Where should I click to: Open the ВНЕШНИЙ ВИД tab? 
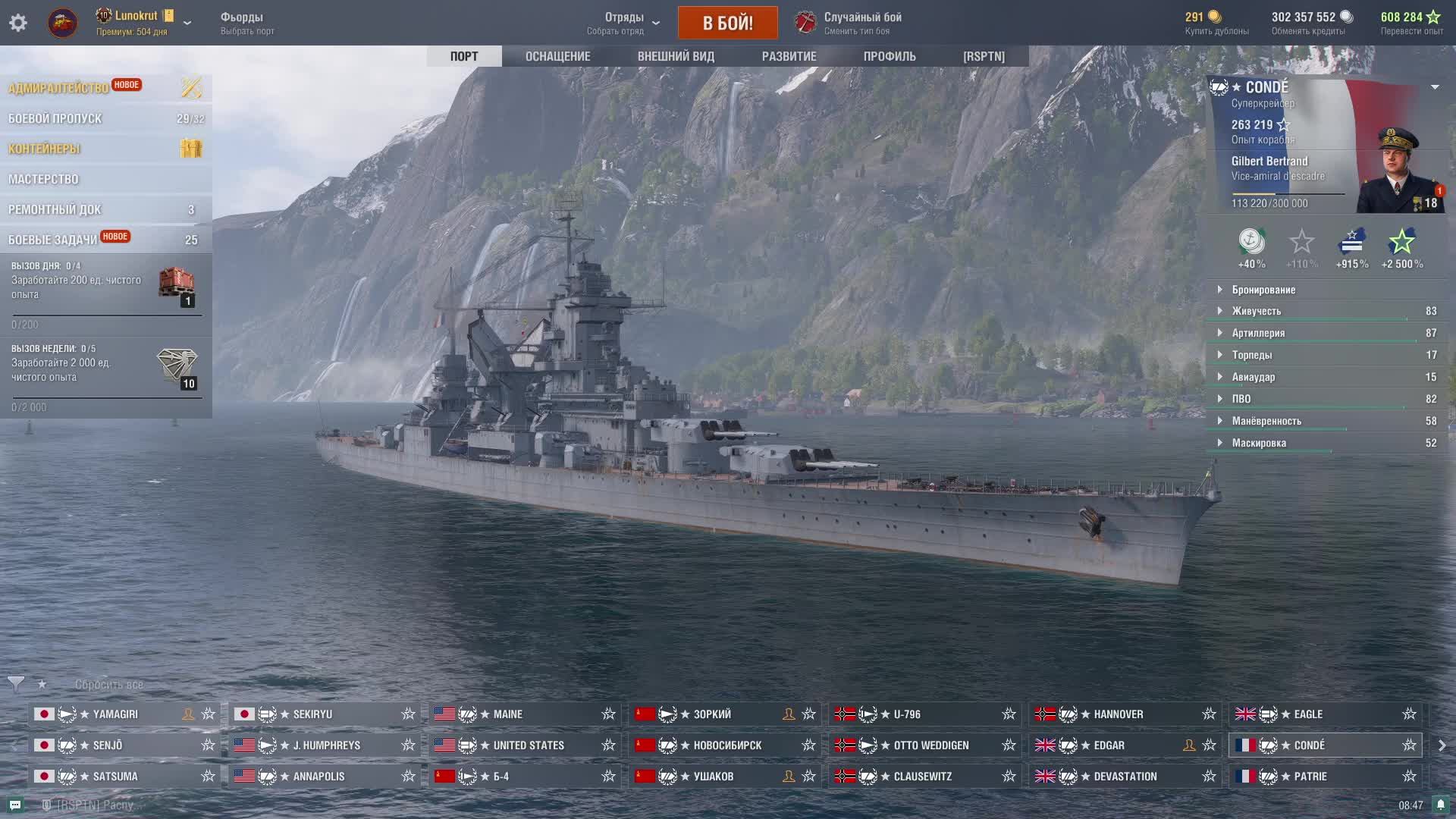tap(676, 56)
